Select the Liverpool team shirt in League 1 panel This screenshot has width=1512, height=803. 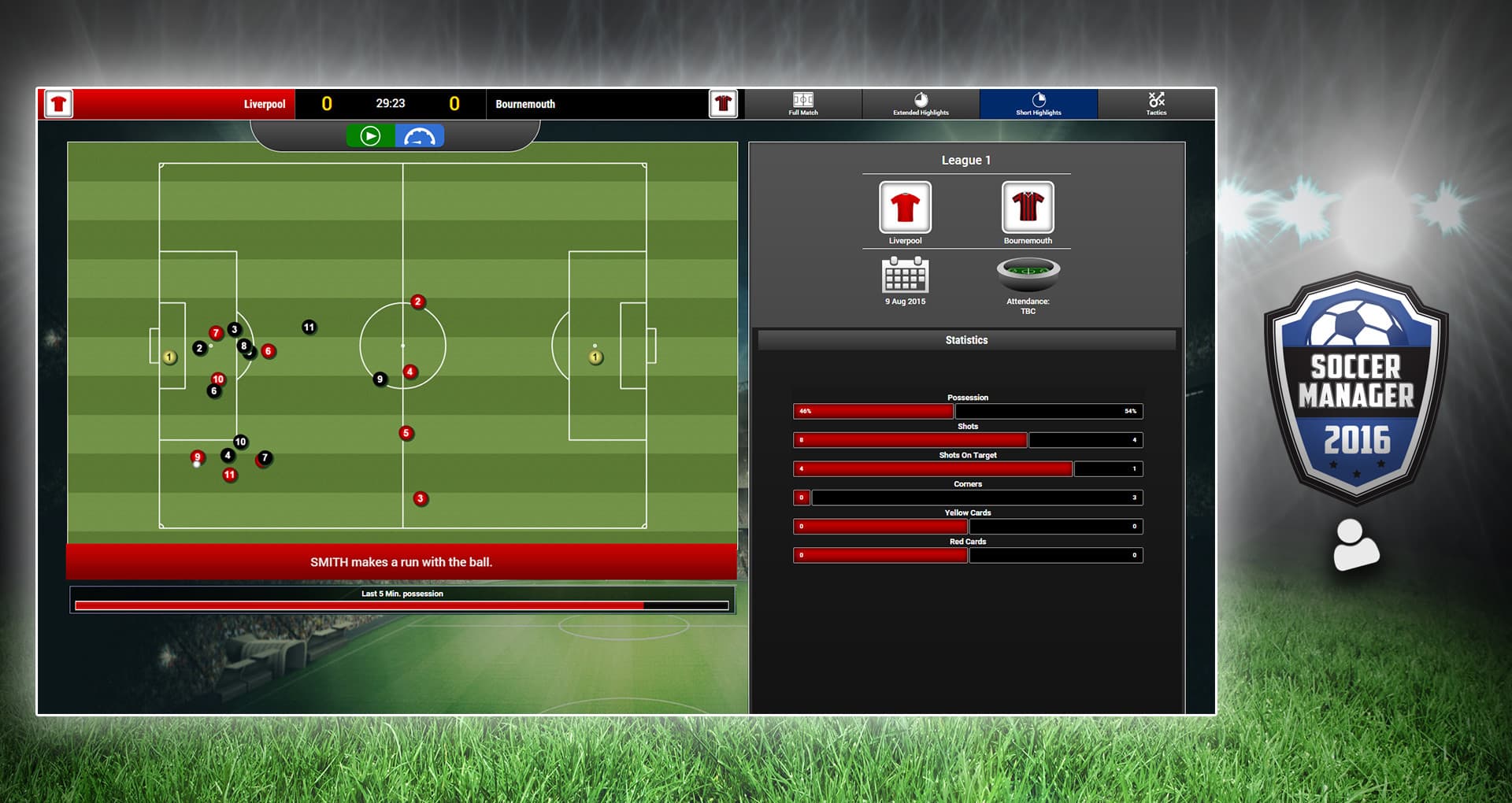[904, 207]
